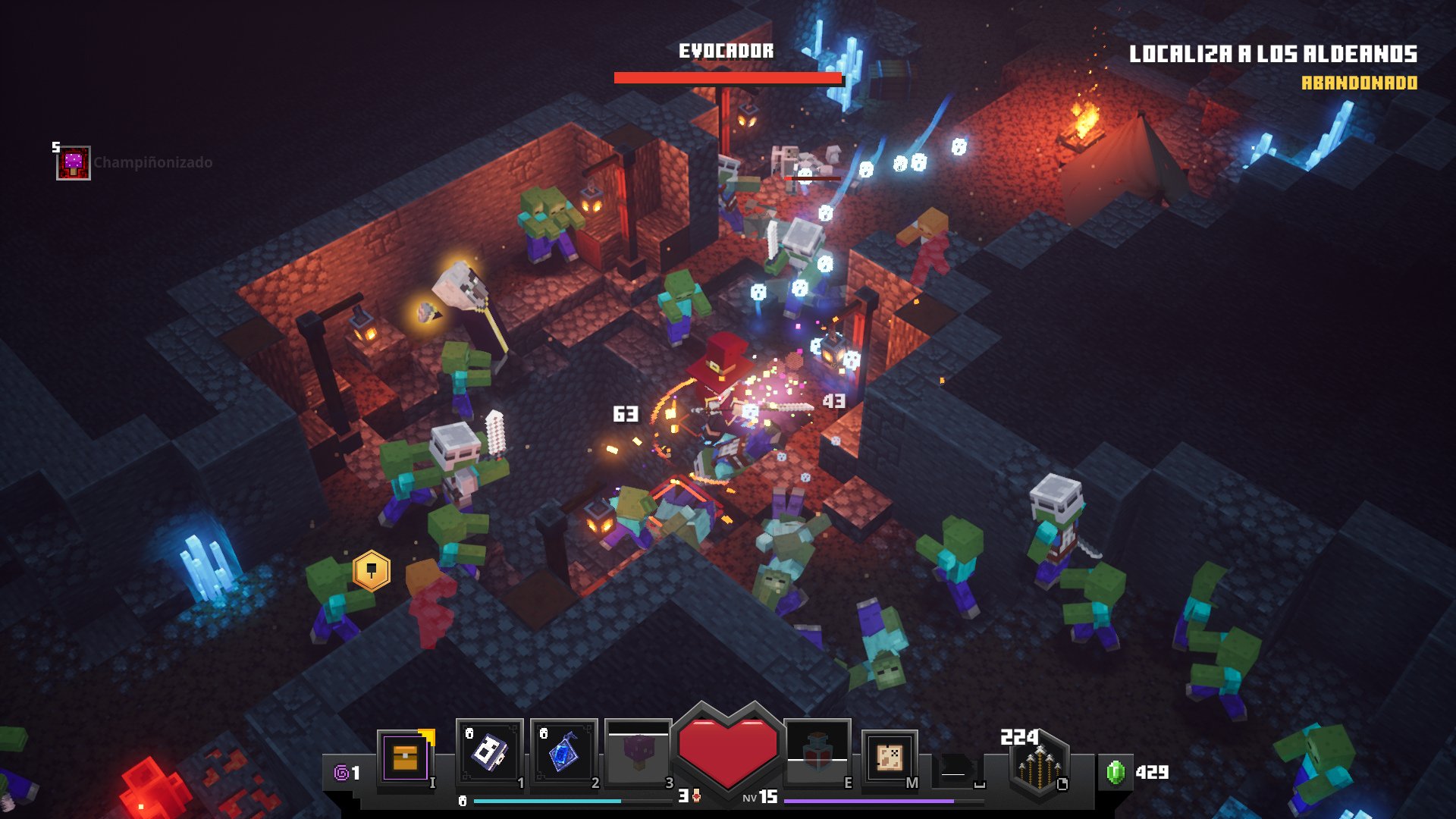Toggle the yellow pin objective marker

[x=371, y=570]
